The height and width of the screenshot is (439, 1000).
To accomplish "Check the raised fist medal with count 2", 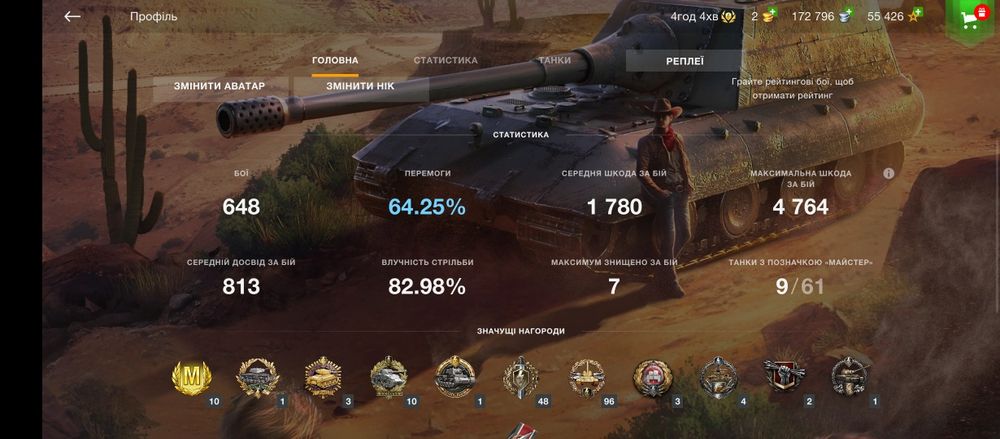I will (782, 378).
